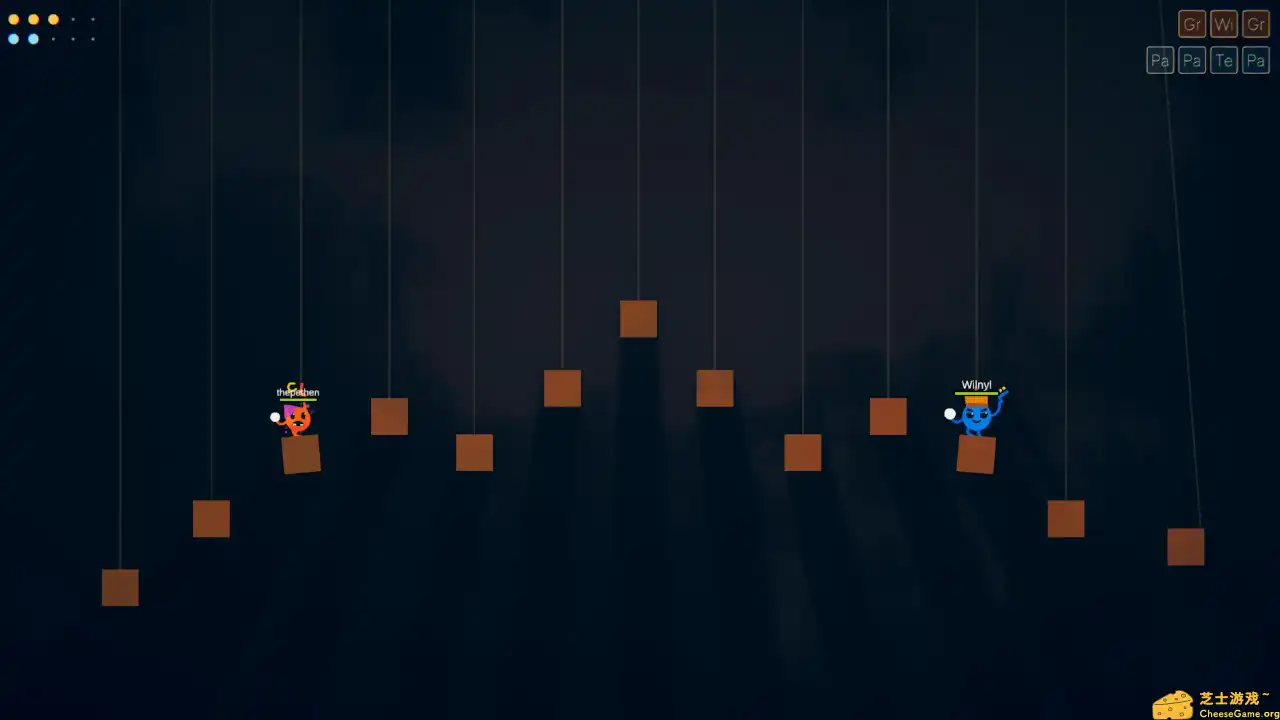Click the Wilnyl name label
The image size is (1280, 720).
(x=976, y=385)
